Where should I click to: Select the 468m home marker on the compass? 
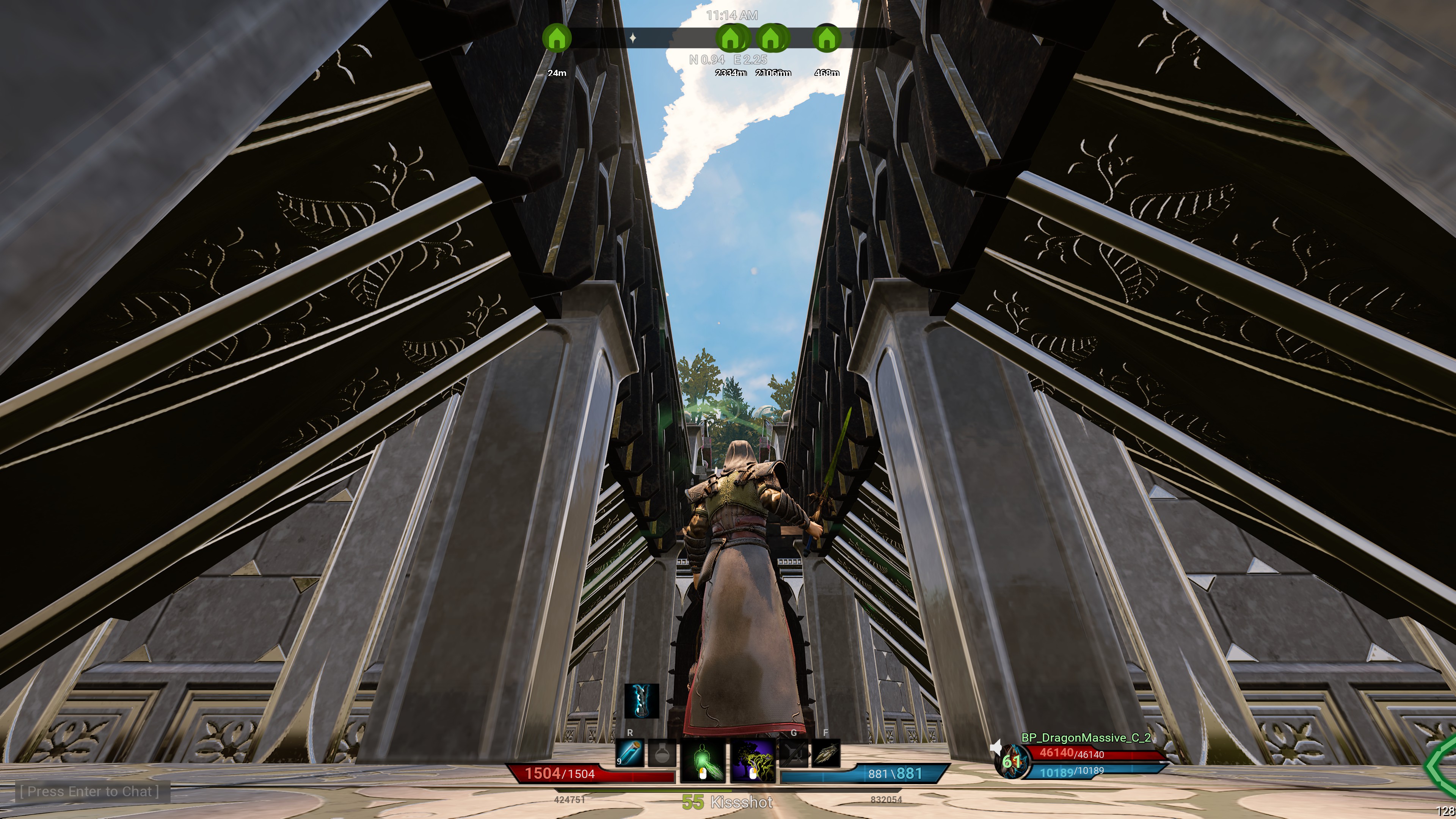826,38
